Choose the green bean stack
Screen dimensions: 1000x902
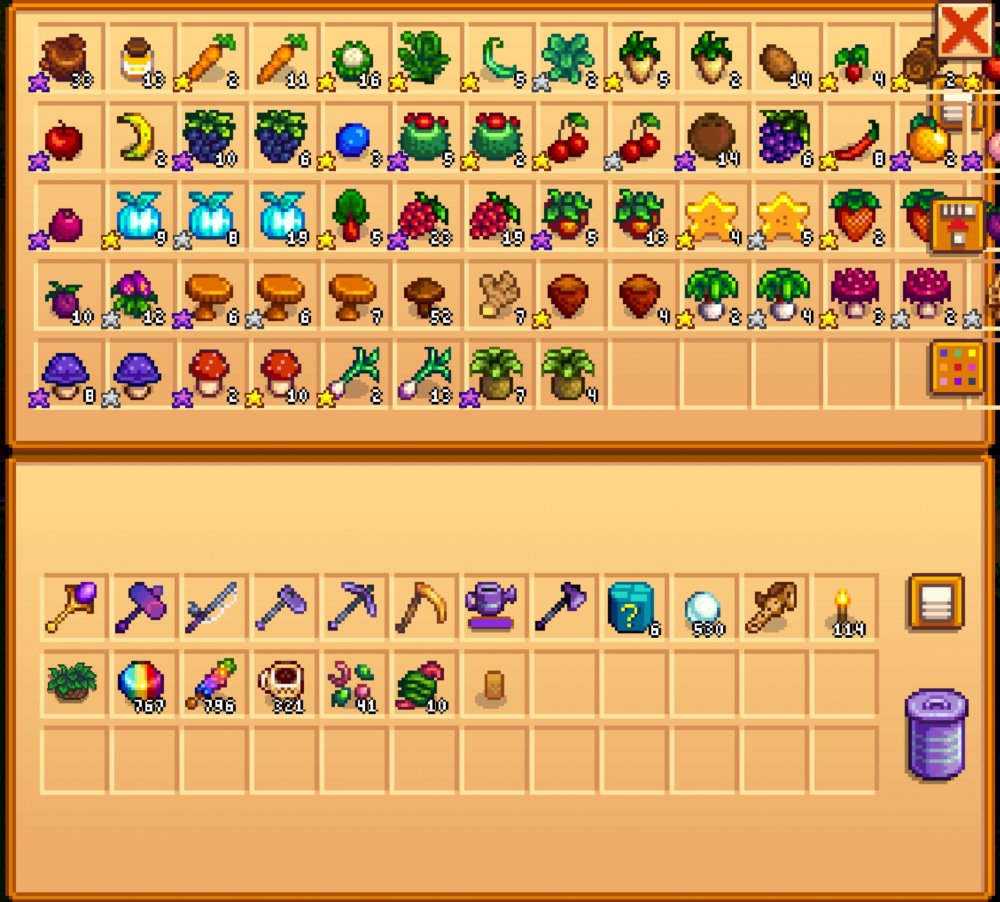[496, 59]
